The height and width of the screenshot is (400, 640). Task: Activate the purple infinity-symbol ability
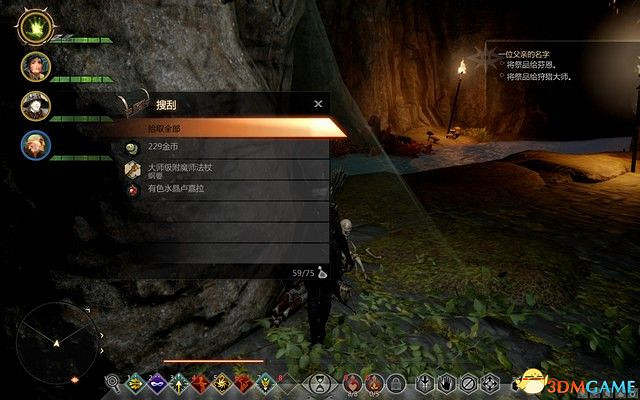156,381
